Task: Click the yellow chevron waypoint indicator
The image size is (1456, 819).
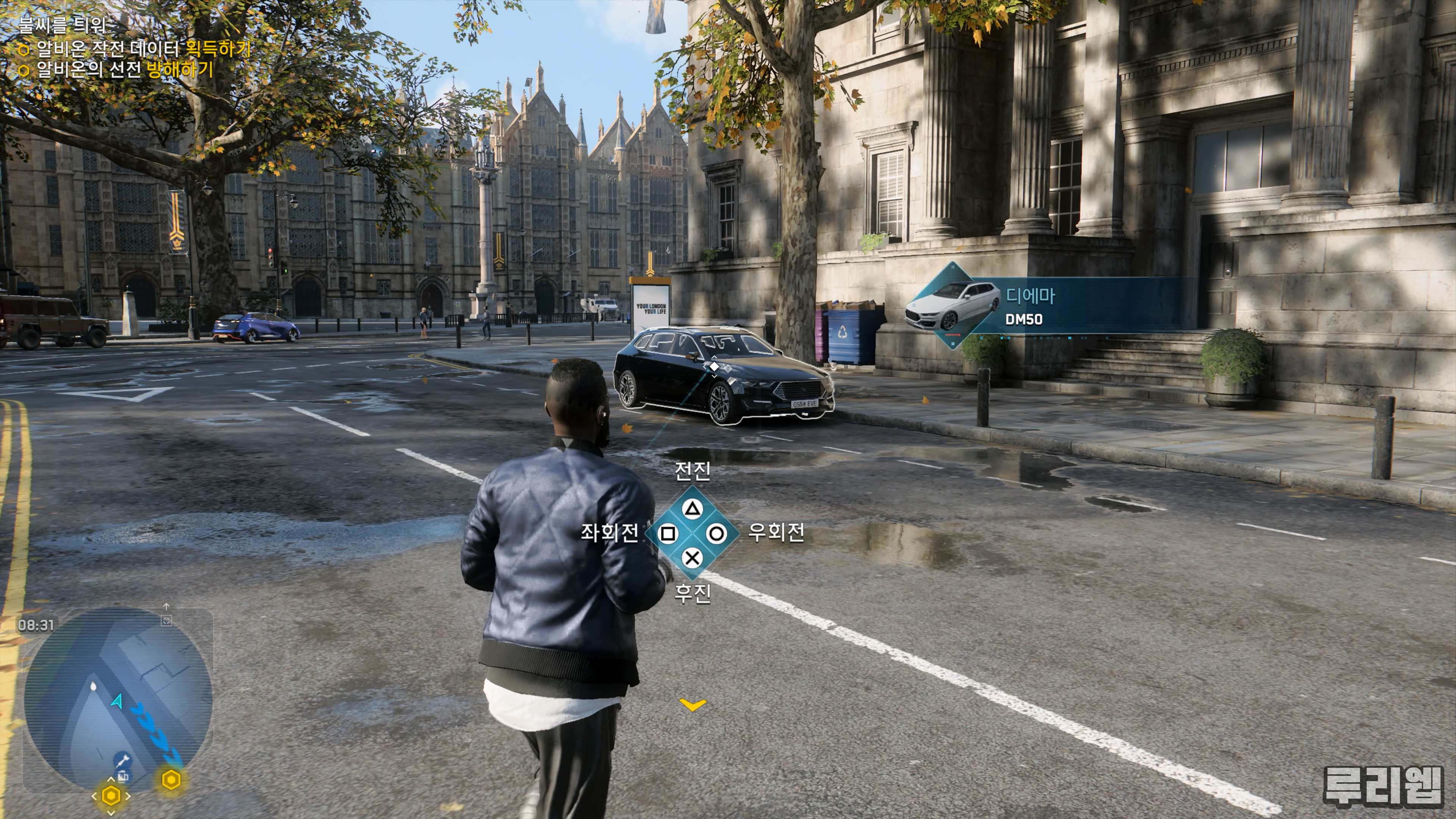Action: point(693,704)
